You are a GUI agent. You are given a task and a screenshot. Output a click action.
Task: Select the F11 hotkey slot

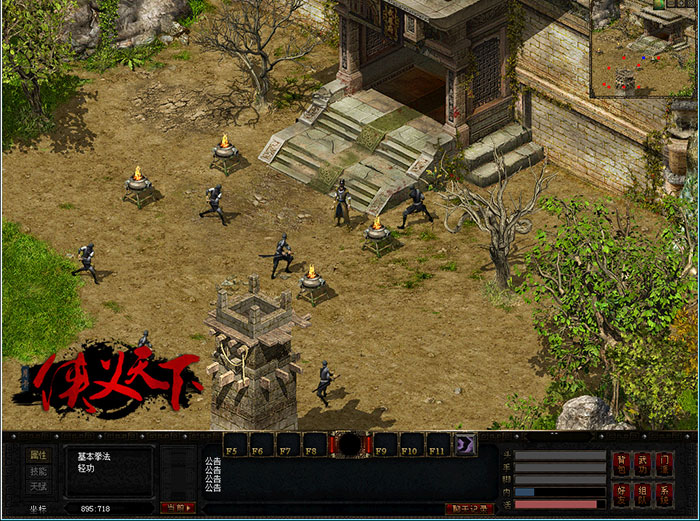click(x=438, y=444)
